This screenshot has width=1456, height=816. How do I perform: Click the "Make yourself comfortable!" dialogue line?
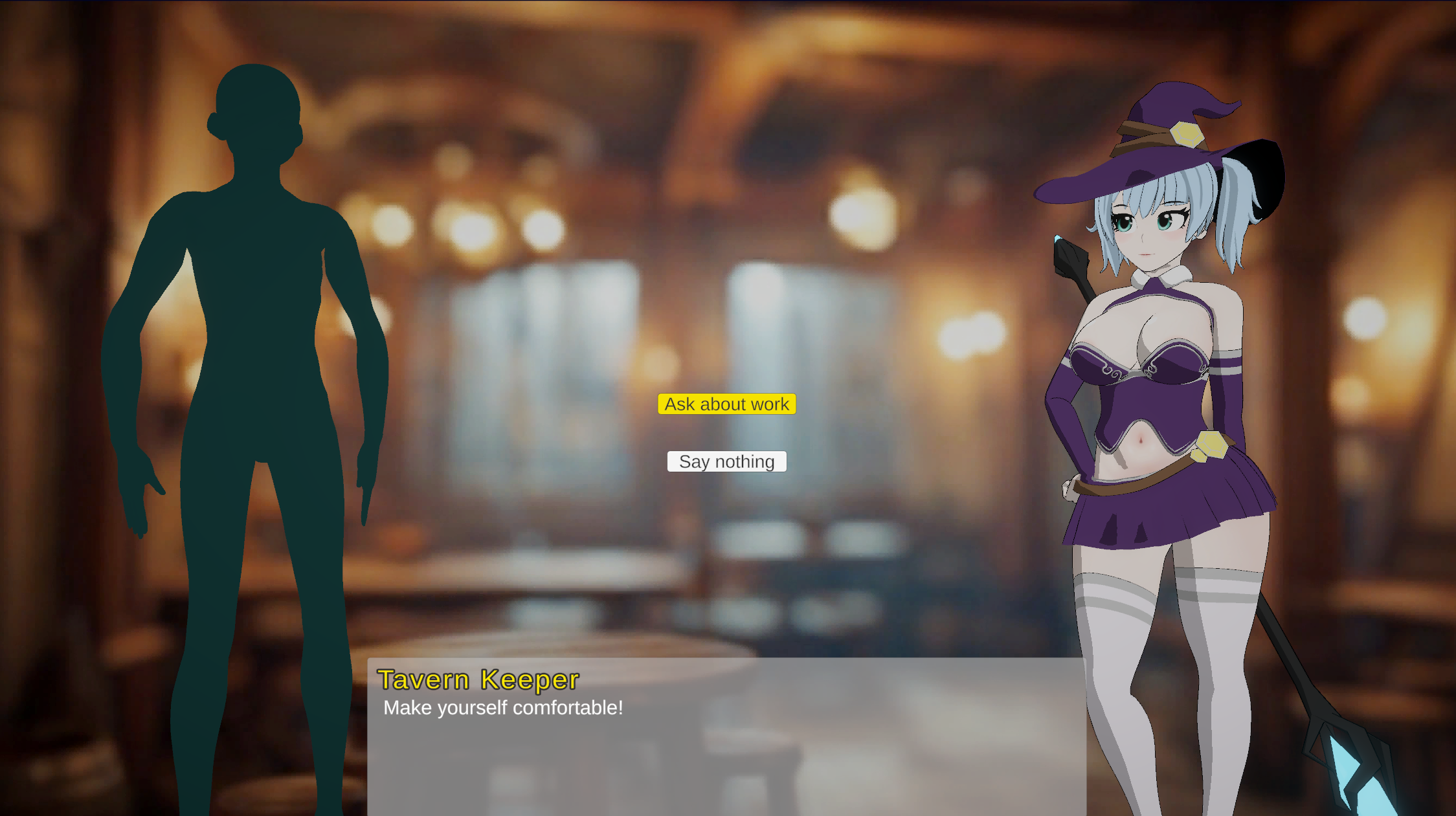coord(502,708)
